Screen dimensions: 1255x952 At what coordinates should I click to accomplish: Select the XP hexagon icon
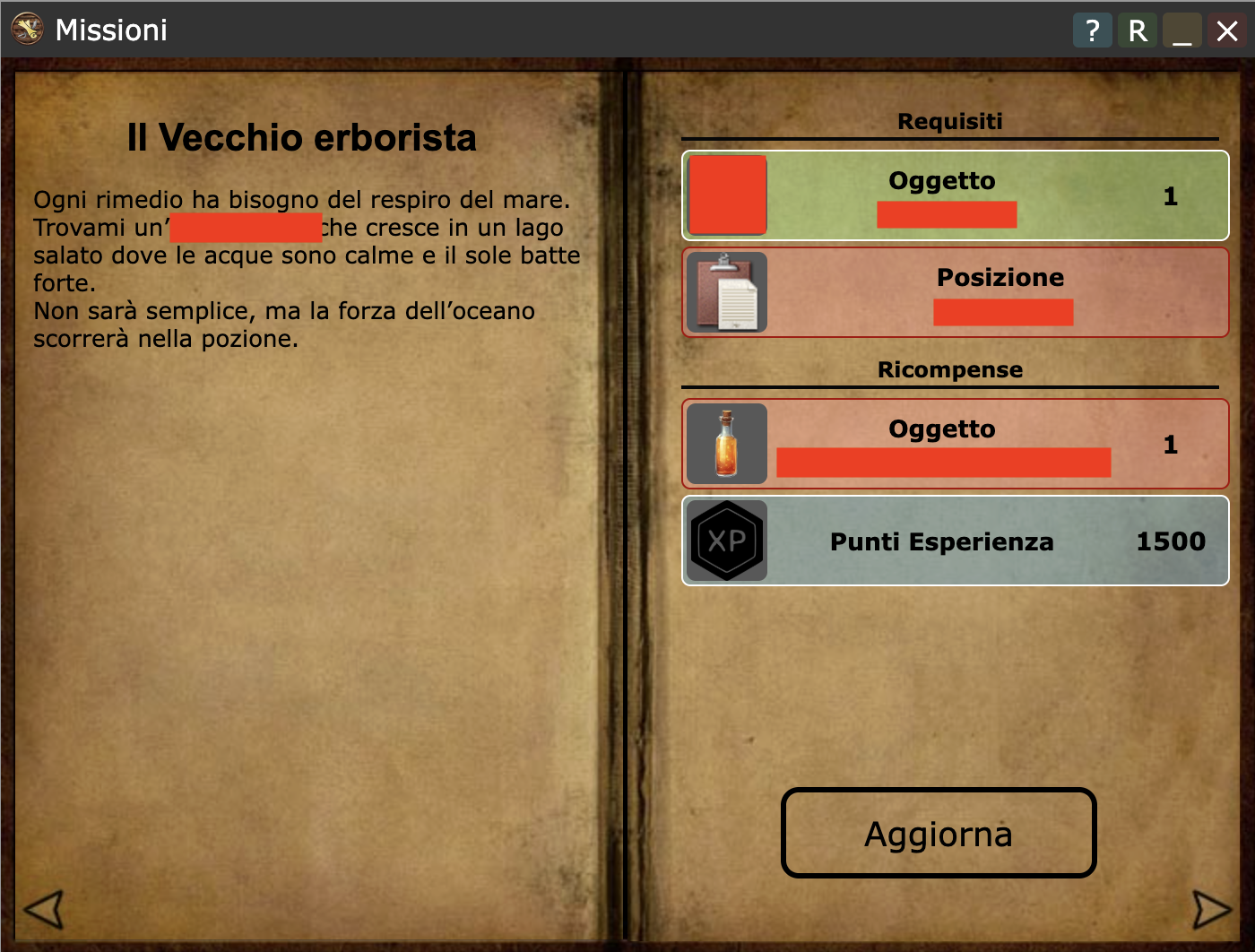[726, 541]
